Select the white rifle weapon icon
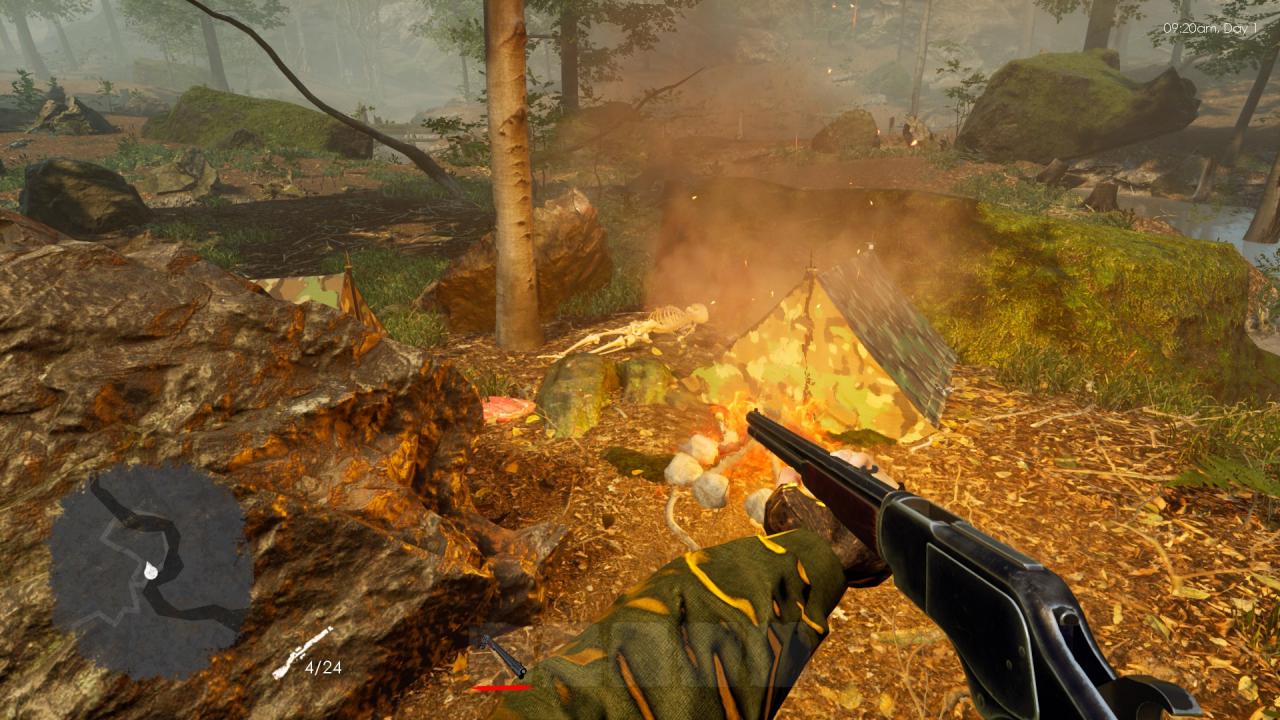 (x=303, y=652)
